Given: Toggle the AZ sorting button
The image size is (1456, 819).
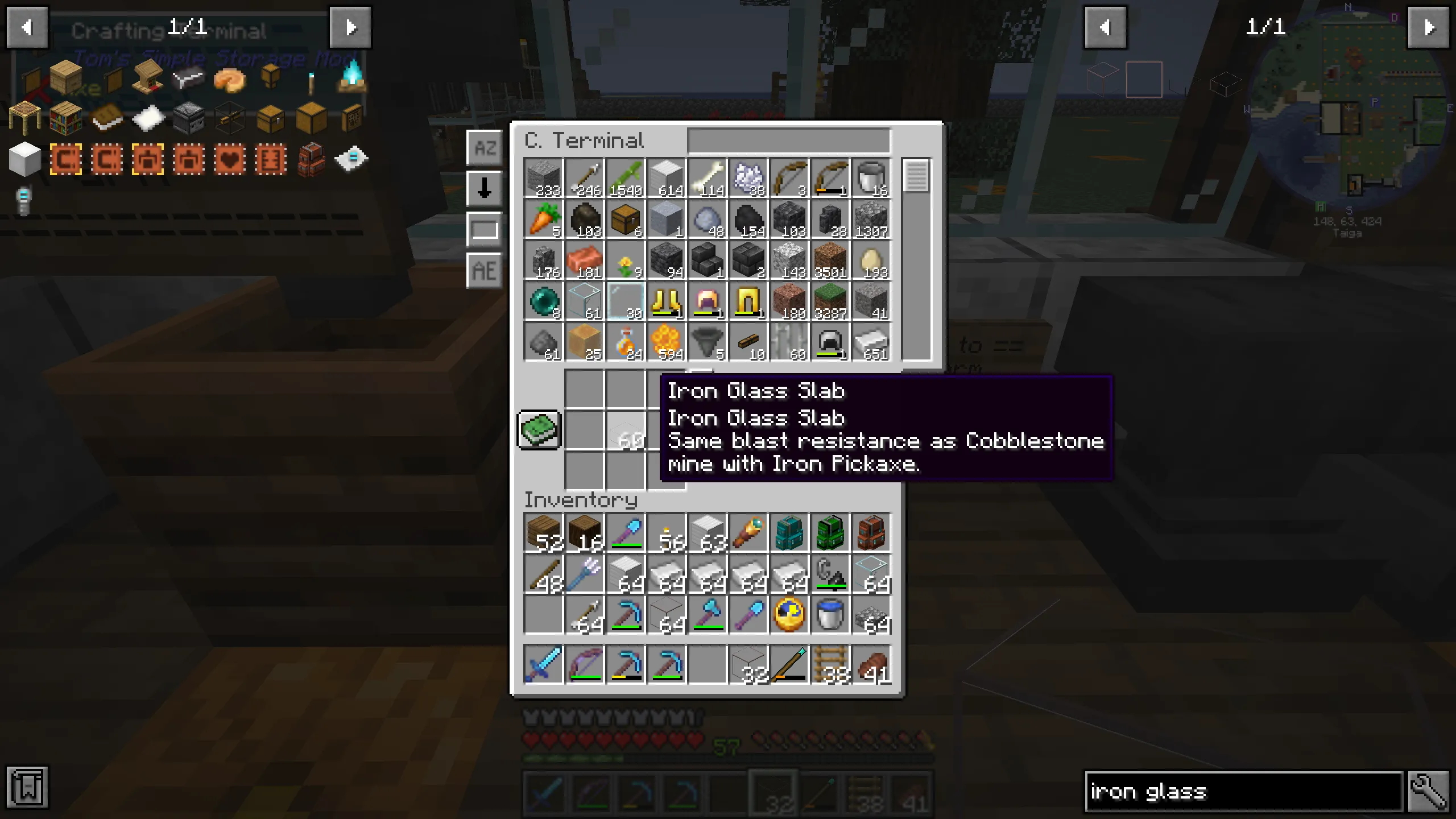Looking at the screenshot, I should coord(484,148).
